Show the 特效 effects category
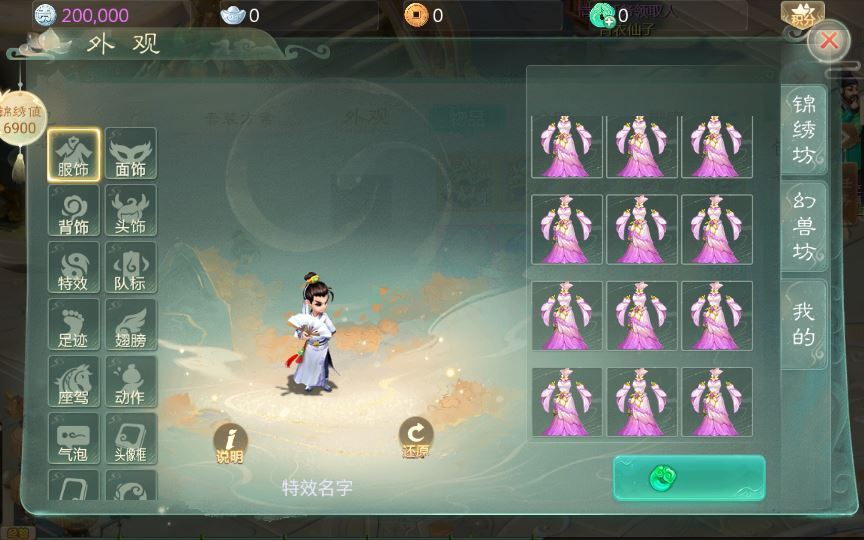 (74, 267)
